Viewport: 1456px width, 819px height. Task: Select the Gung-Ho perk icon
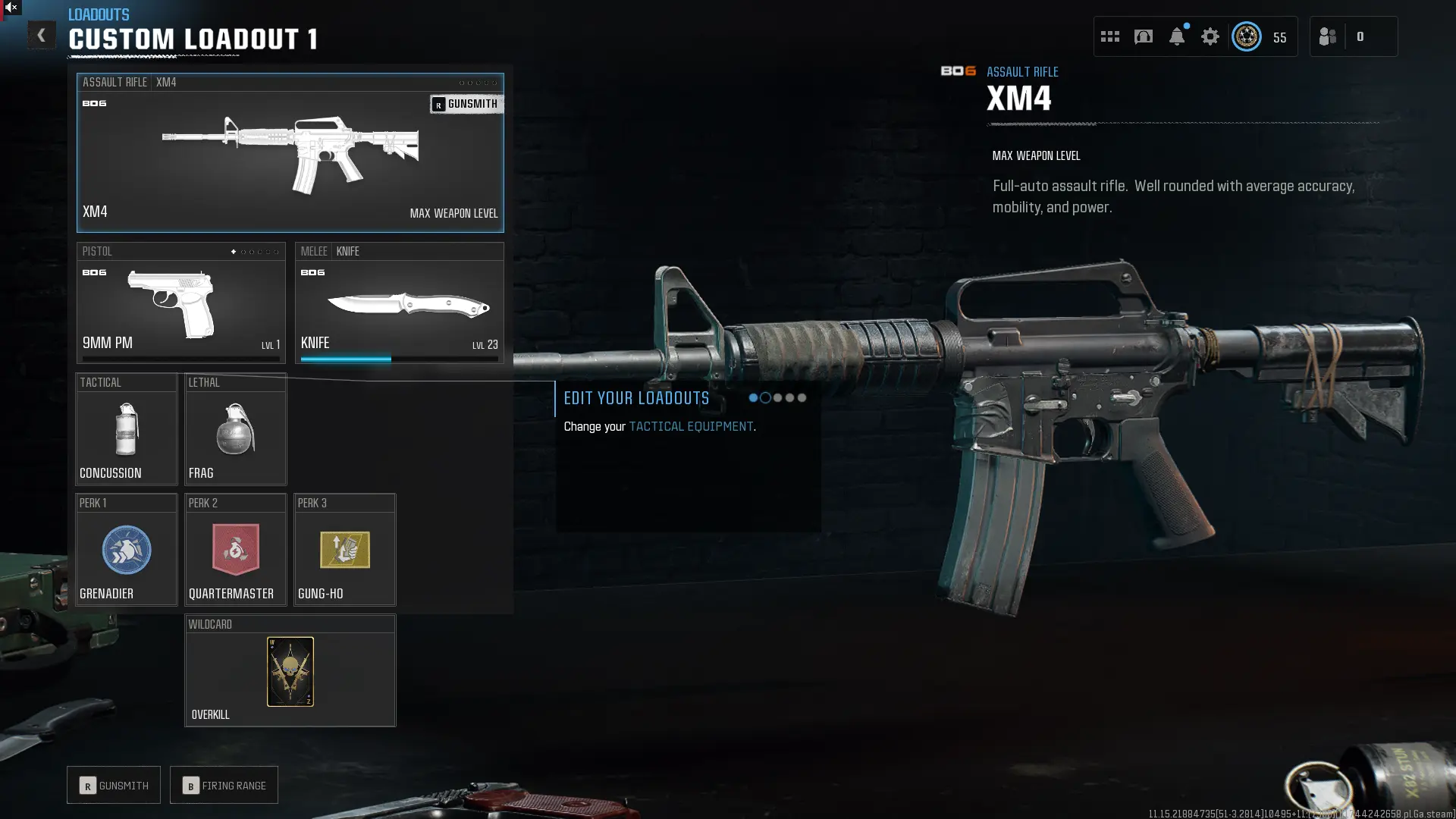click(x=344, y=551)
